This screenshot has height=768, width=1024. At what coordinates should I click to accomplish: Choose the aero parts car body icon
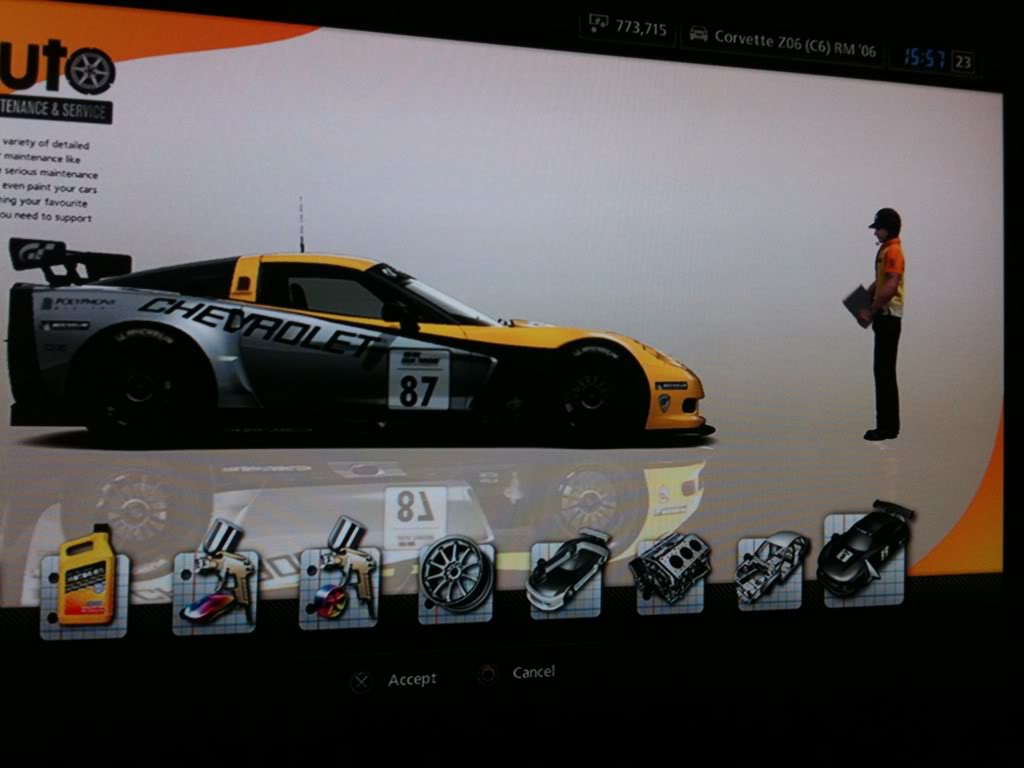566,572
